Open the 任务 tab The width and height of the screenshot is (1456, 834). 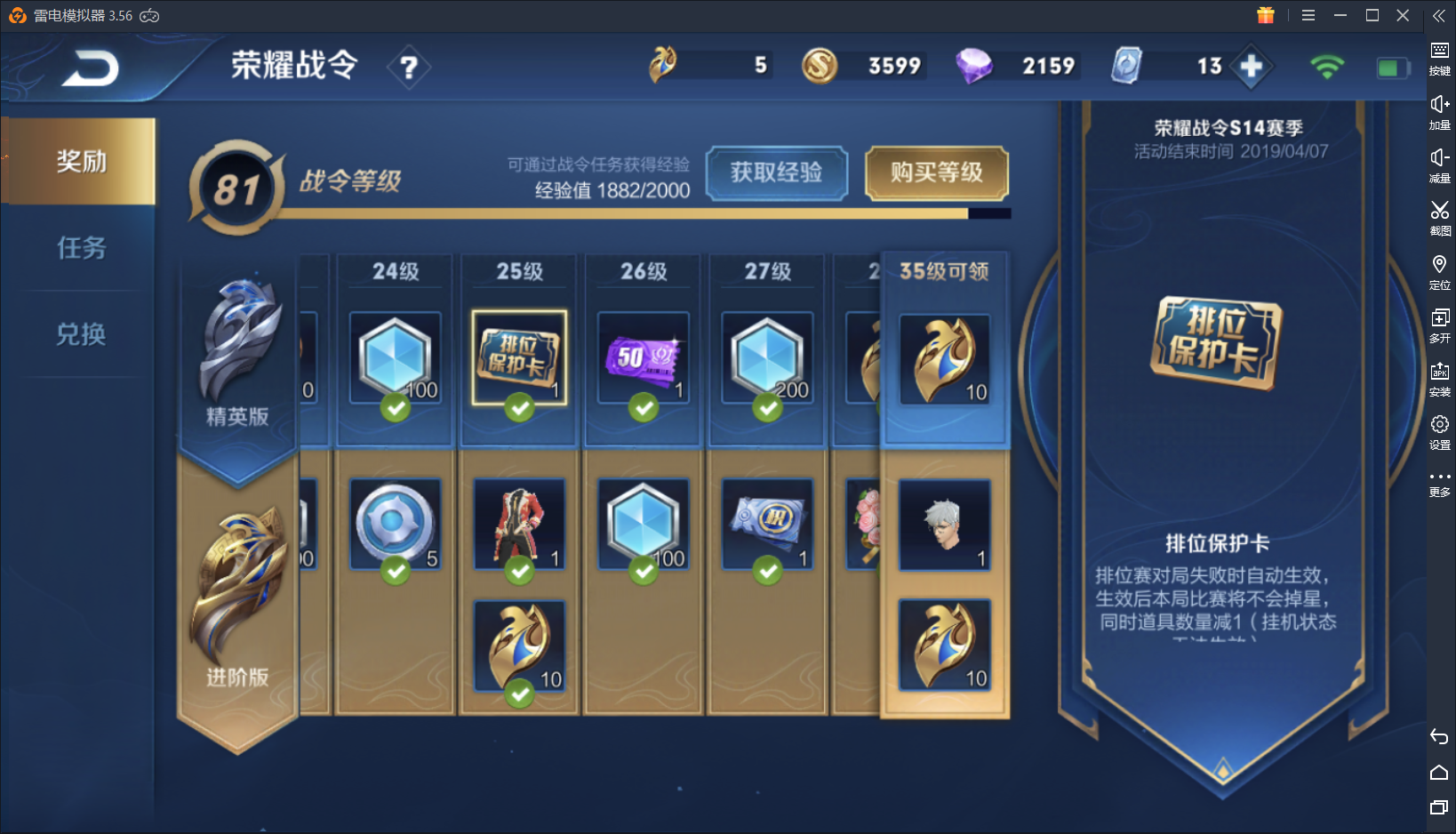pyautogui.click(x=80, y=247)
